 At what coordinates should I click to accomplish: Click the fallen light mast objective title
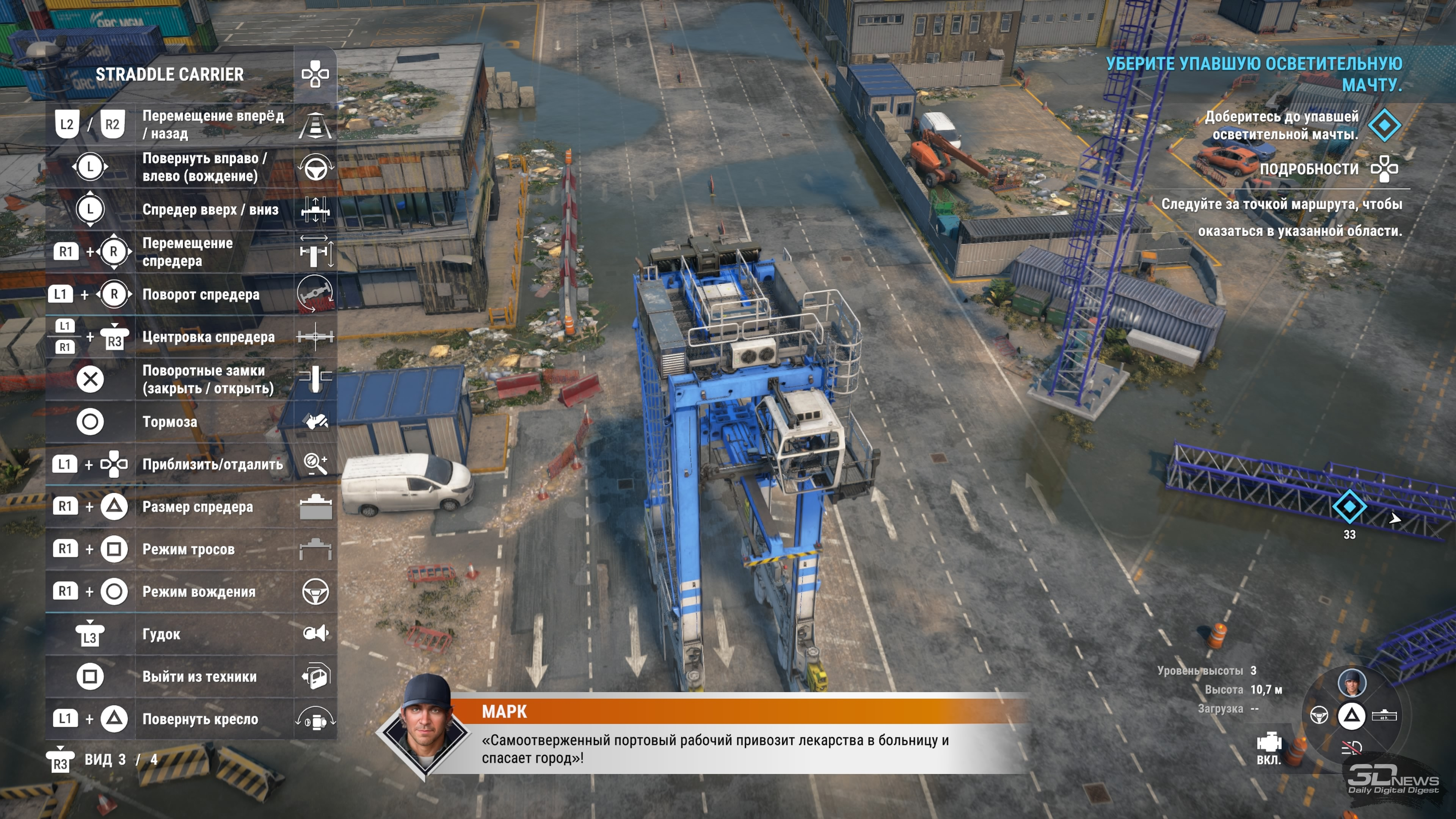point(1254,74)
